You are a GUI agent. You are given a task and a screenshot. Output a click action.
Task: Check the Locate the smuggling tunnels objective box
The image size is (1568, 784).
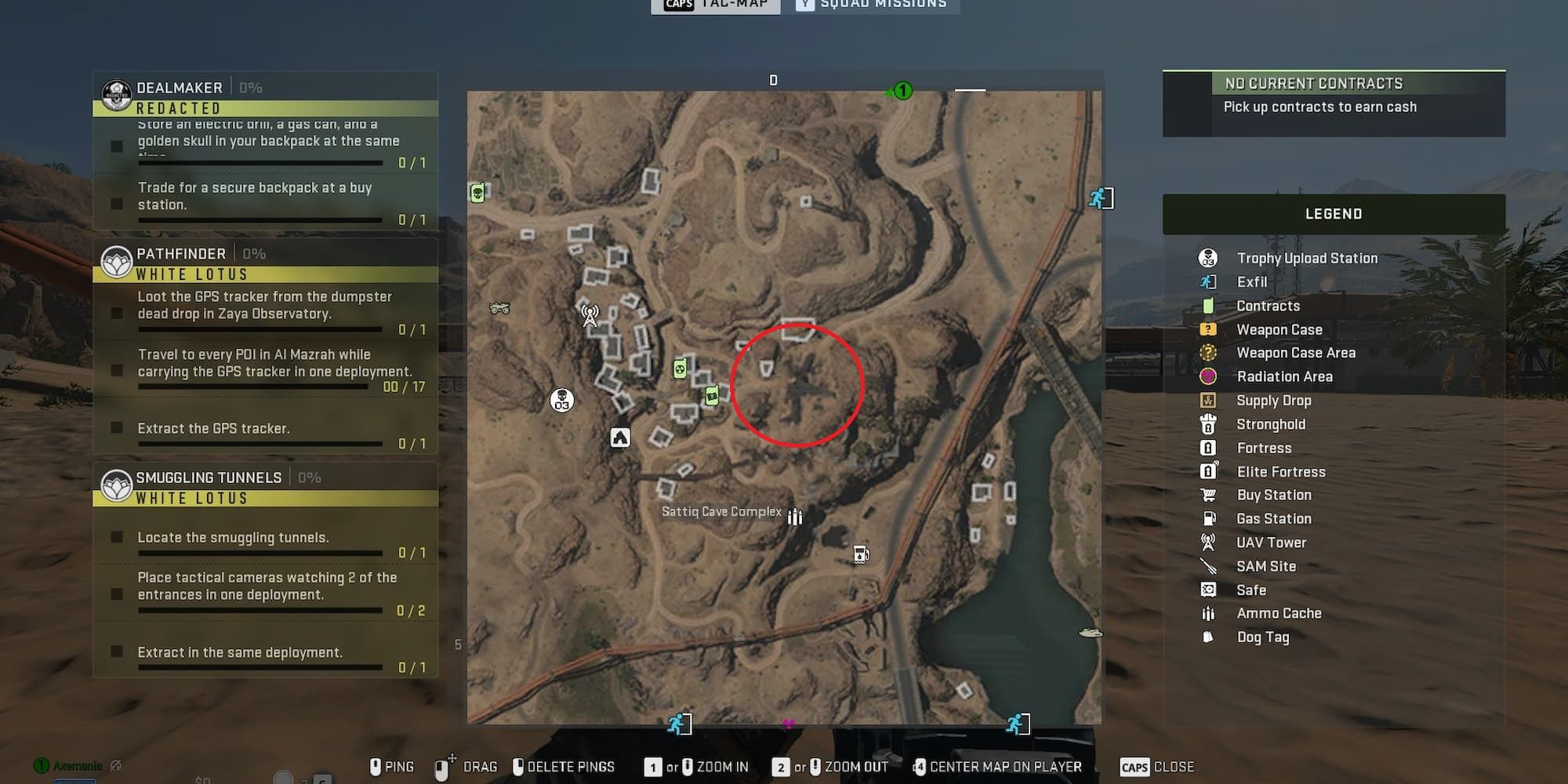pyautogui.click(x=118, y=537)
